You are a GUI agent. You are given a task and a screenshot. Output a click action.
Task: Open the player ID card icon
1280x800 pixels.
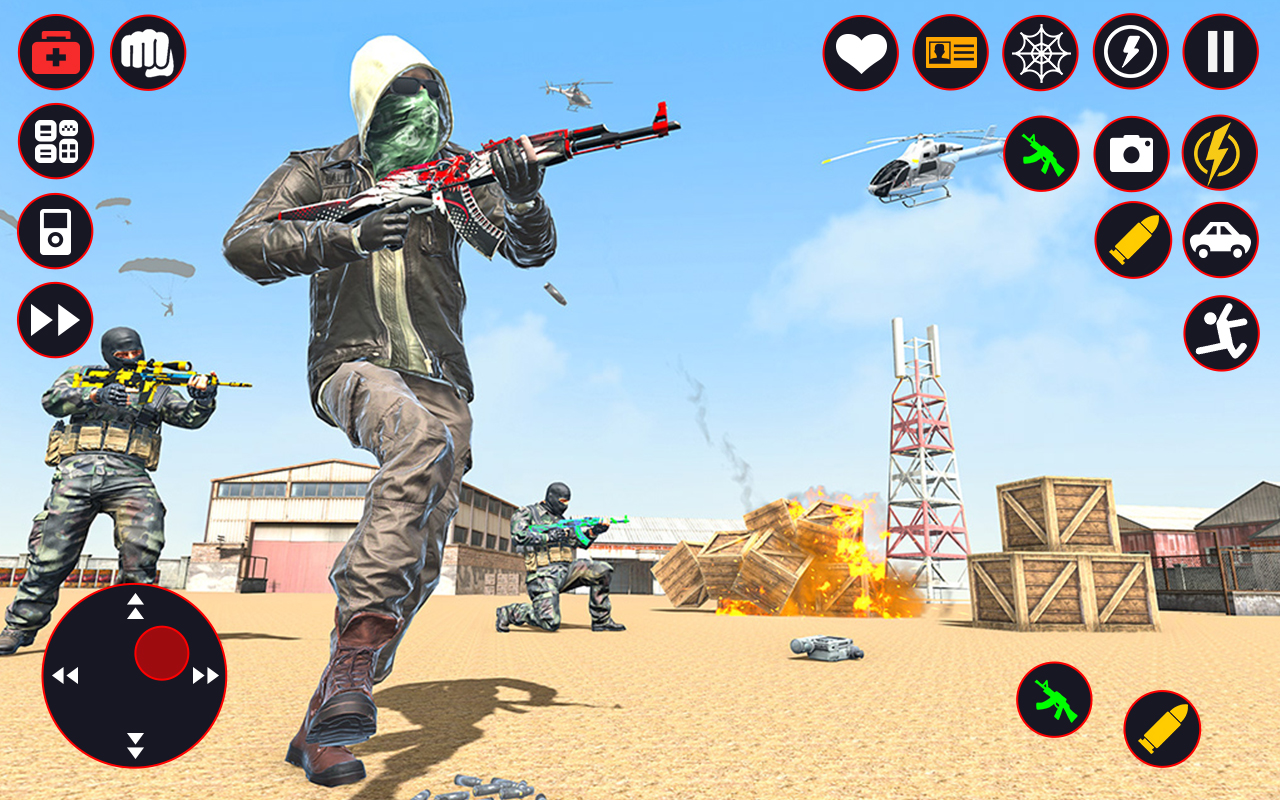[x=951, y=53]
